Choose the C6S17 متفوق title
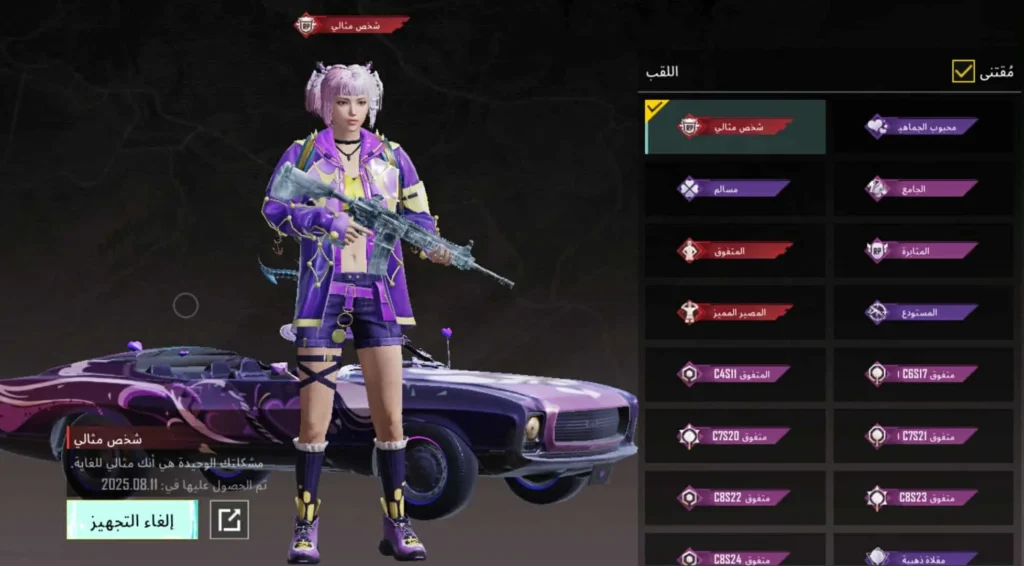 click(x=922, y=374)
